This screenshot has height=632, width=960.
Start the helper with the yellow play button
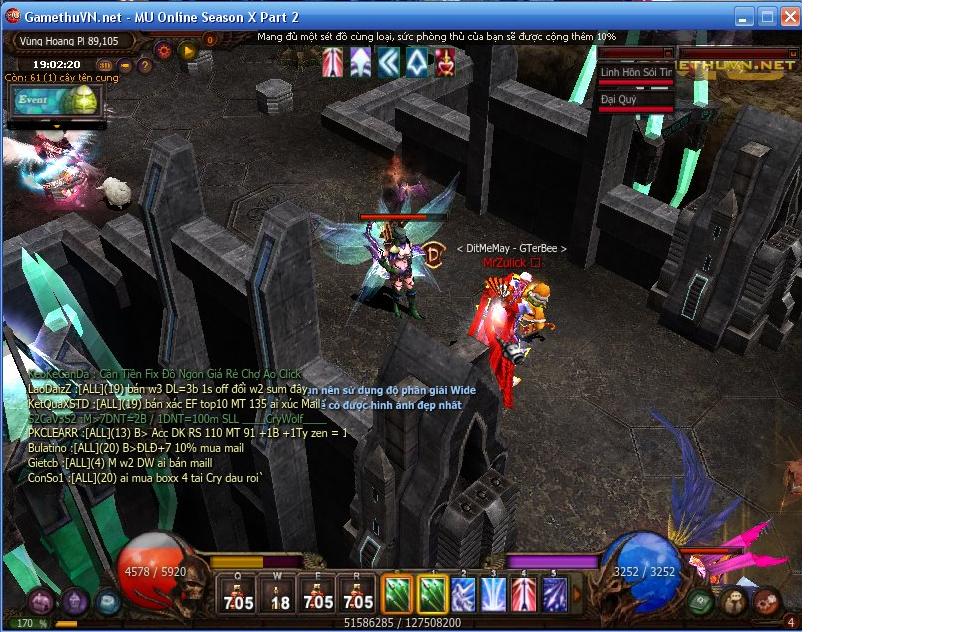point(187,49)
